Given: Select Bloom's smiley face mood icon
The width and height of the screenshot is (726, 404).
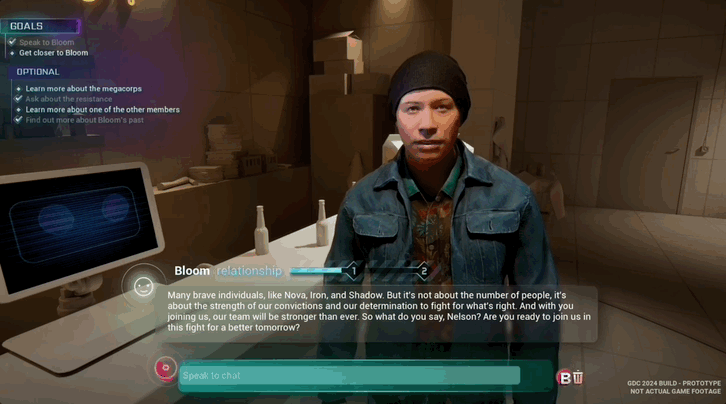Looking at the screenshot, I should (x=144, y=287).
